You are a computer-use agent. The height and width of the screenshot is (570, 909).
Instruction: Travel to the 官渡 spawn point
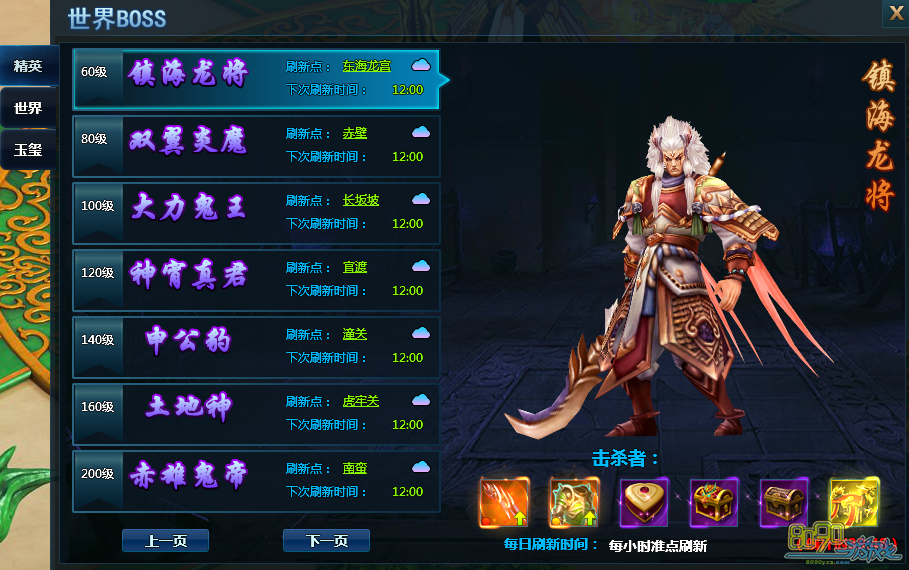[355, 267]
